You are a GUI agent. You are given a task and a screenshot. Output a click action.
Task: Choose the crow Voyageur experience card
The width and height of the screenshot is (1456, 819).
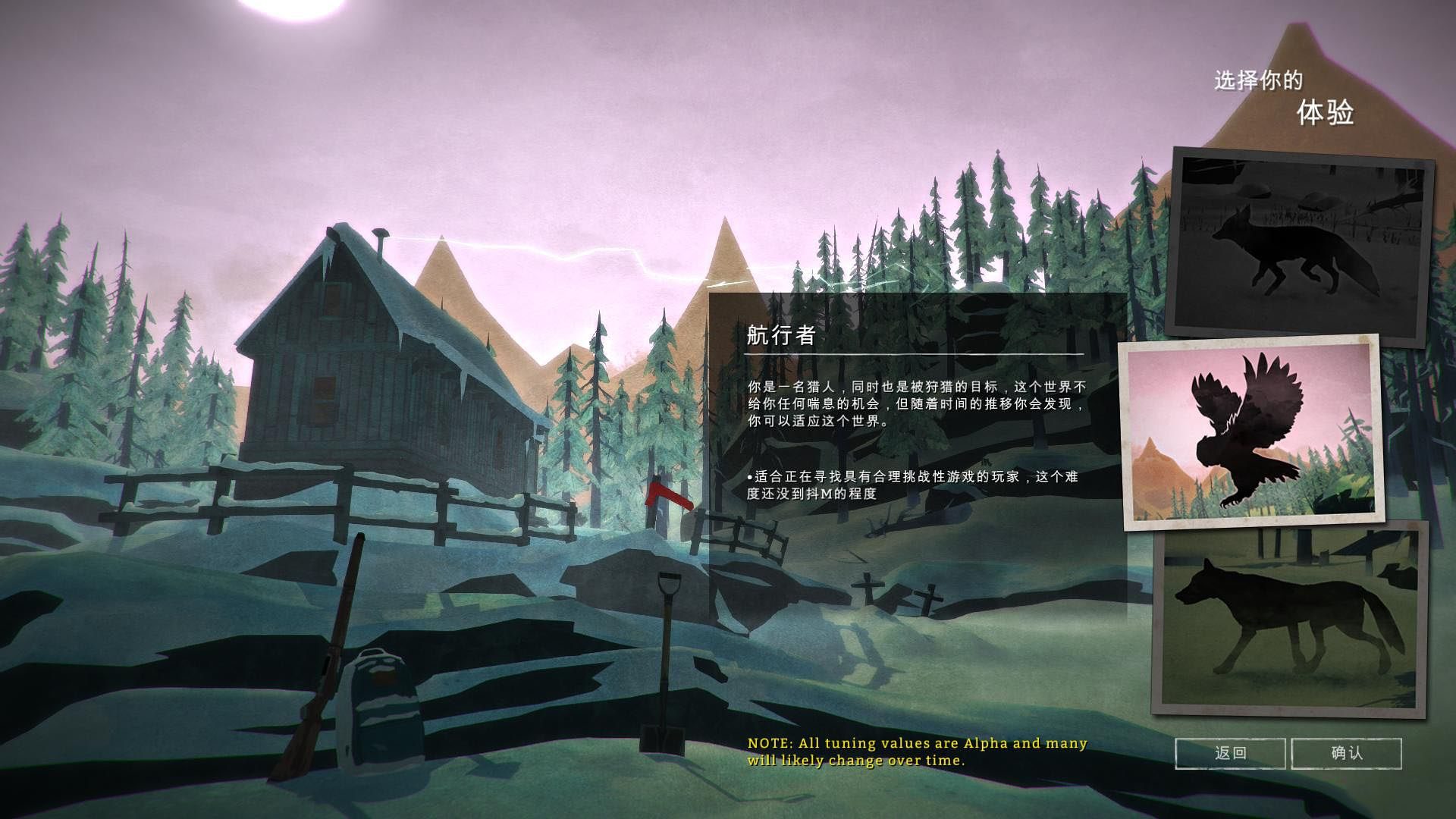click(x=1251, y=432)
